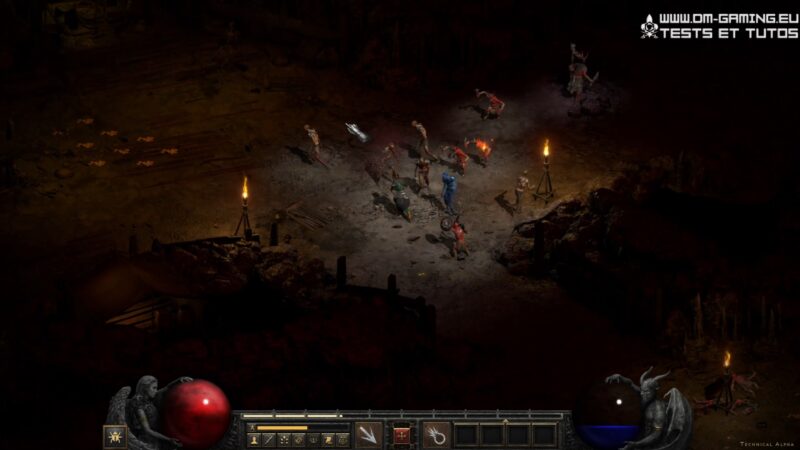The width and height of the screenshot is (800, 450).
Task: Select the glowing ring right-click skill icon
Action: coord(436,435)
